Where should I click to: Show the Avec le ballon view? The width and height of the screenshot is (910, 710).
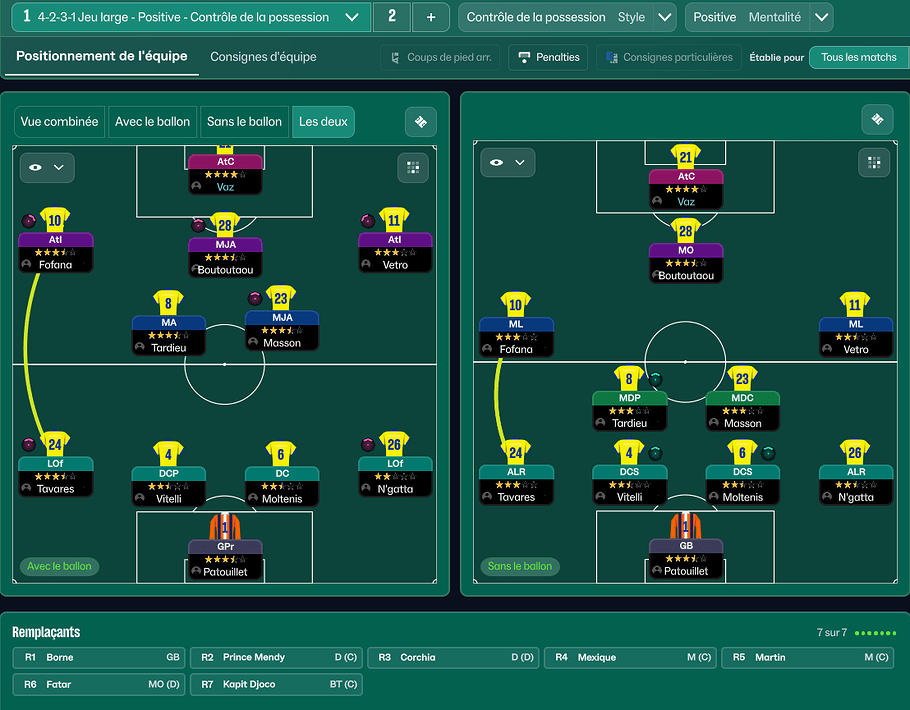point(152,122)
